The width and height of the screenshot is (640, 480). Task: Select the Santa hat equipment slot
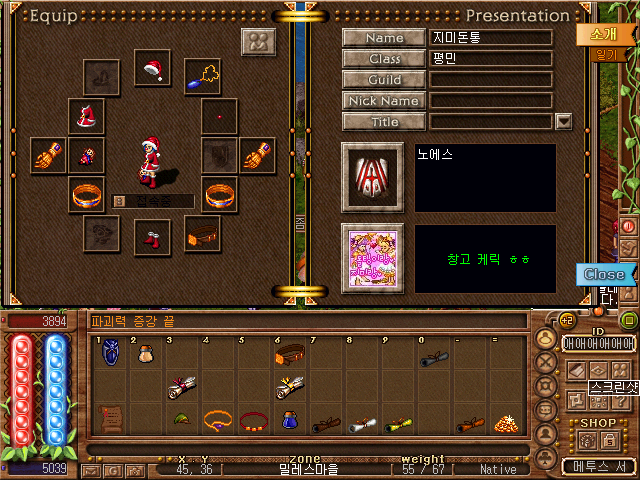pos(152,68)
